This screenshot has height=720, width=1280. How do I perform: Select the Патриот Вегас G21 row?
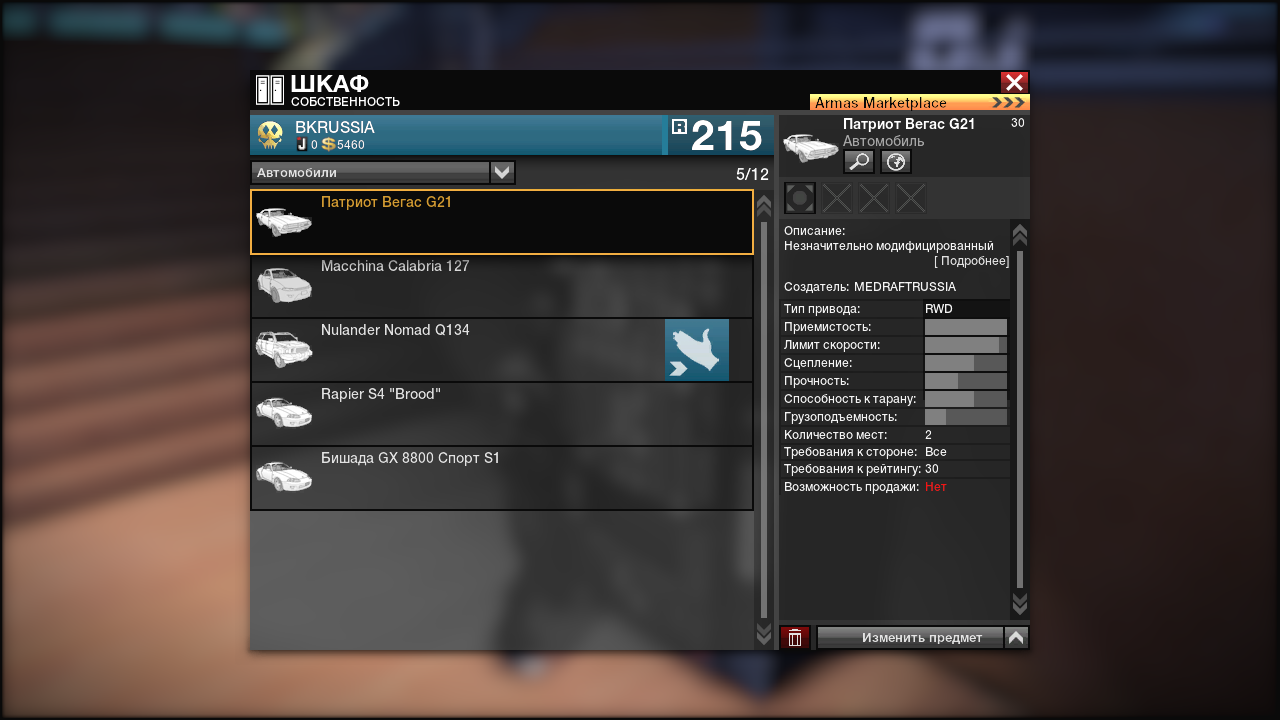tap(501, 222)
